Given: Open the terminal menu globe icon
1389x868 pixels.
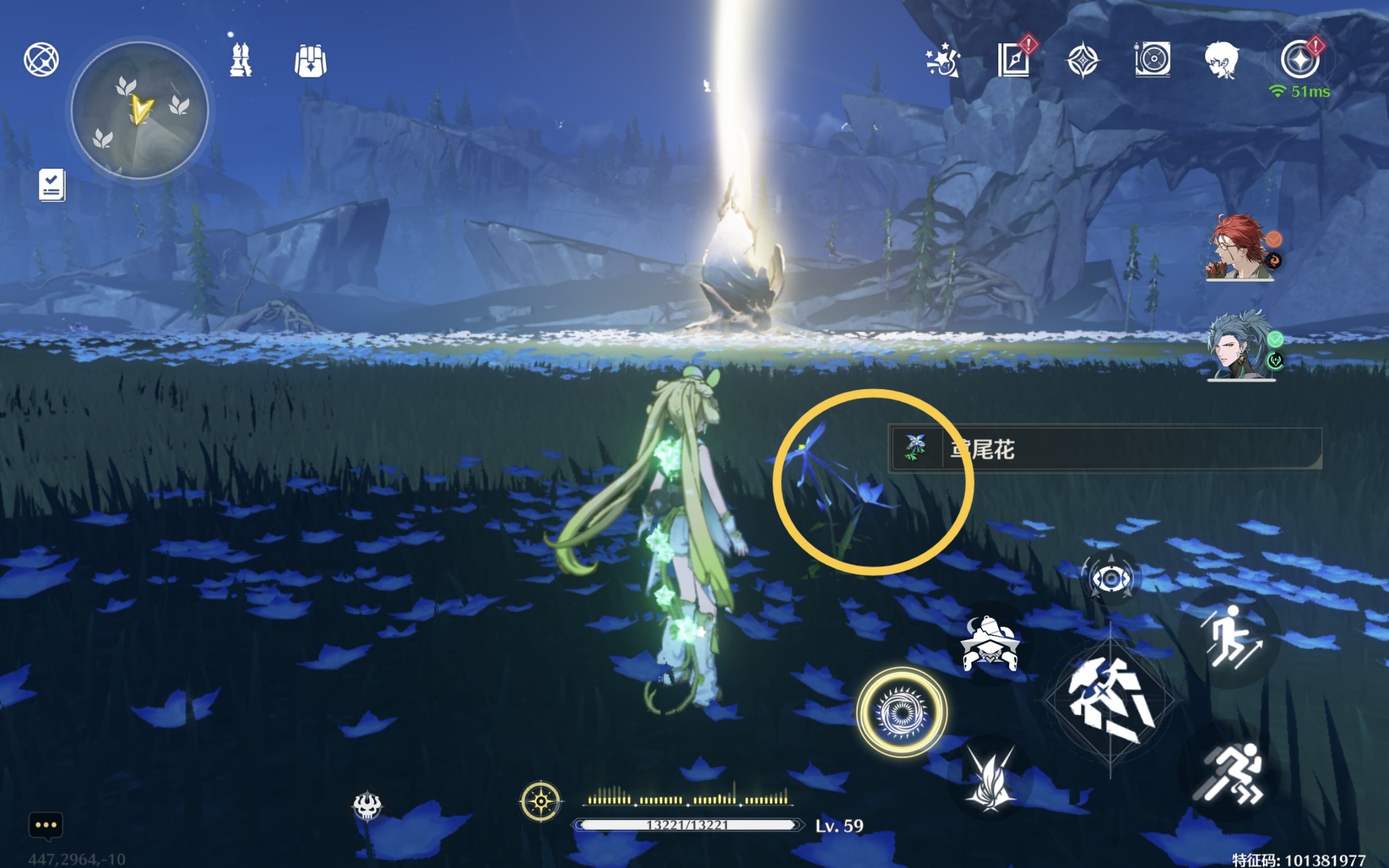Looking at the screenshot, I should [41, 59].
